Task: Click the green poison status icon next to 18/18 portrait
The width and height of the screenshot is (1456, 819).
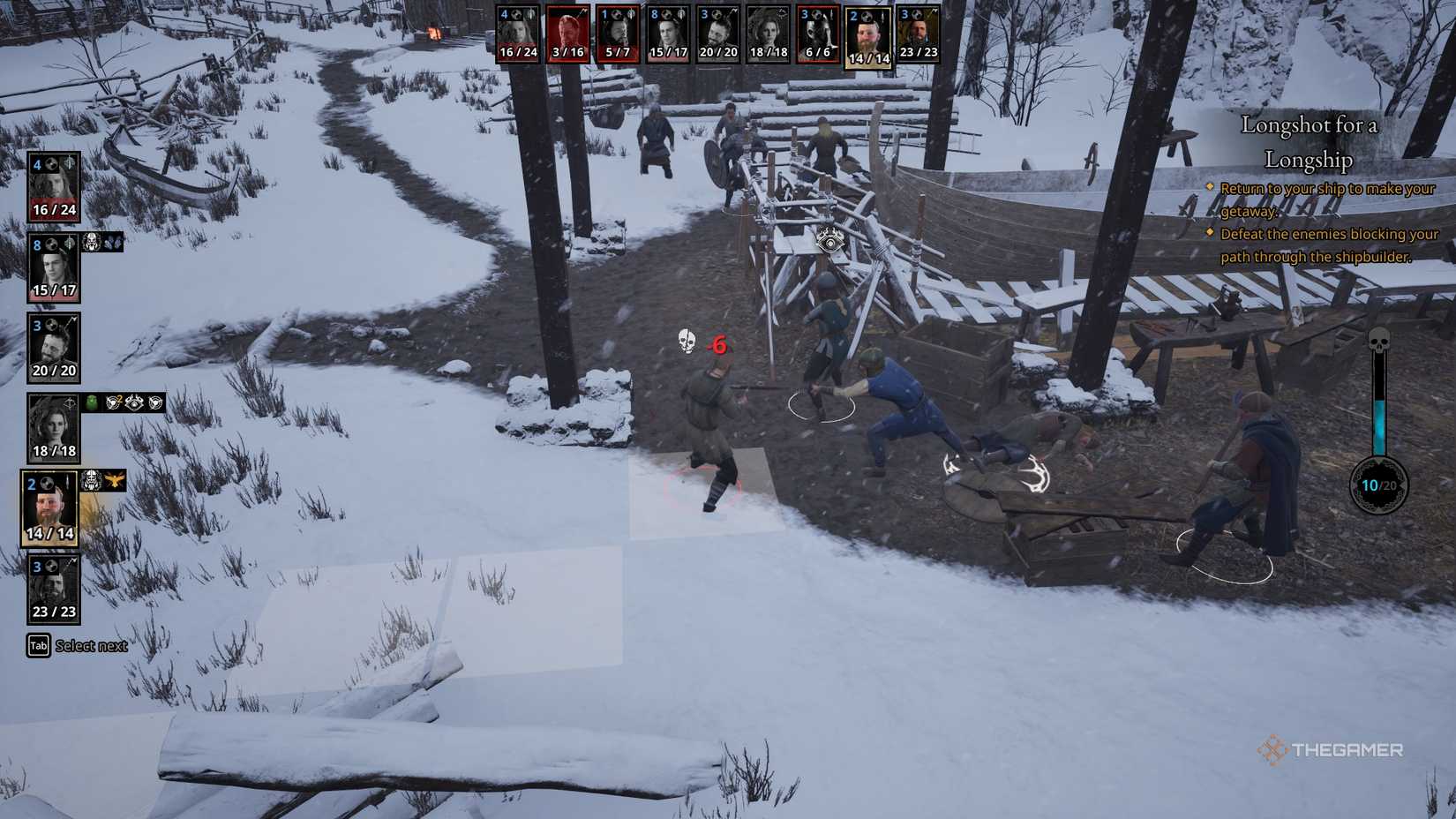Action: [88, 403]
